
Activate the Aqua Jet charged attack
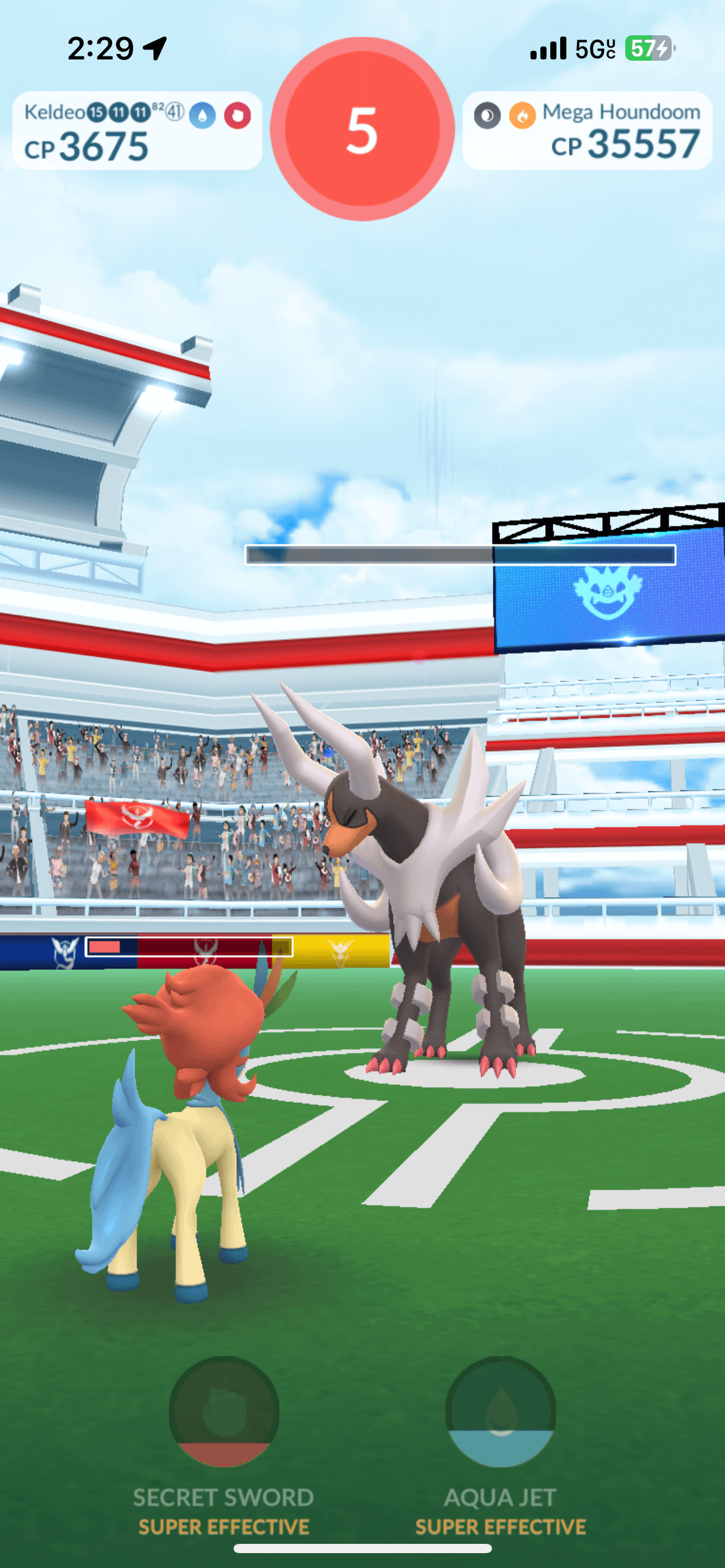coord(500,1411)
